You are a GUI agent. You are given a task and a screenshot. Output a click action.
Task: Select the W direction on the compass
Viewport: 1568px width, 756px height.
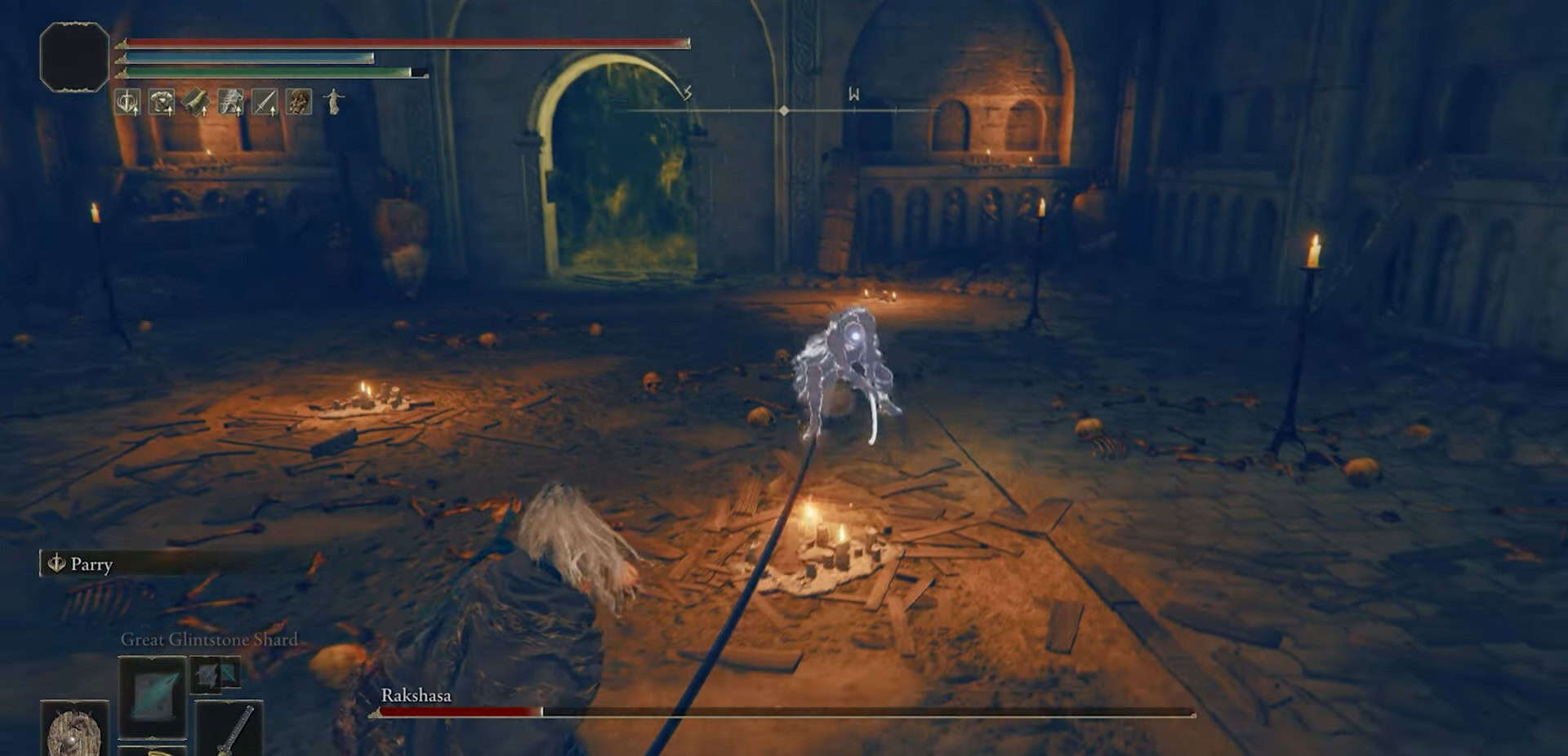tap(855, 92)
